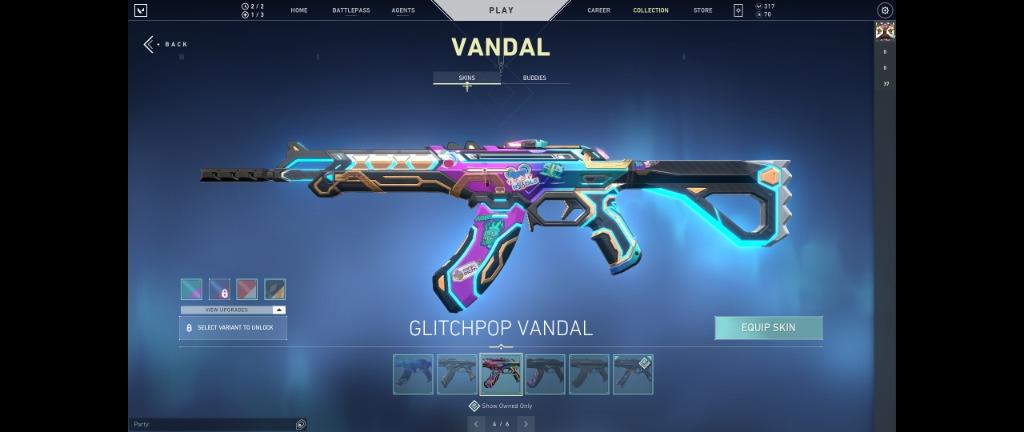Open settings via the gear icon
1024x432 pixels.
(884, 10)
